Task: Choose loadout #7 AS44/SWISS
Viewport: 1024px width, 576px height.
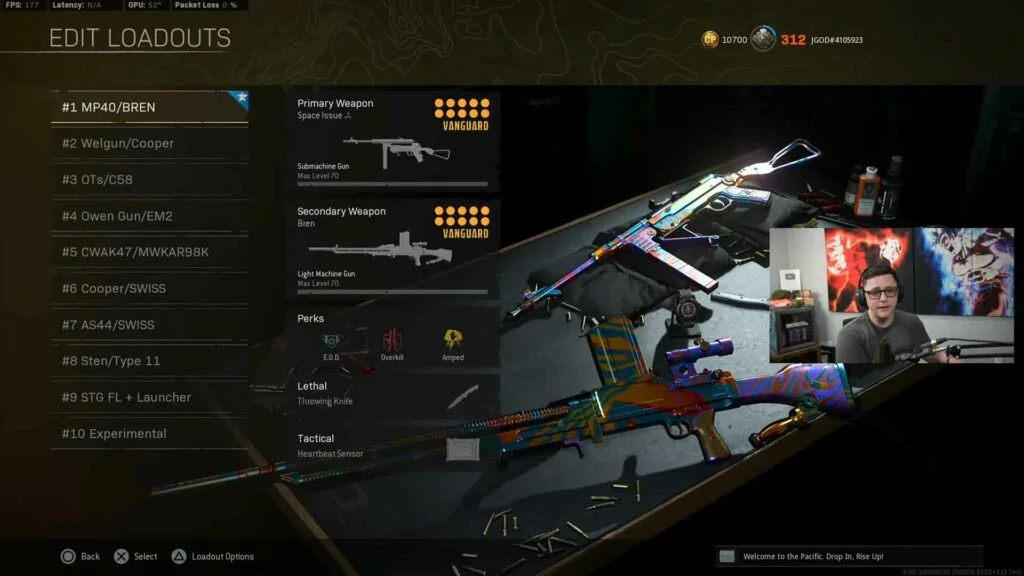Action: 149,325
